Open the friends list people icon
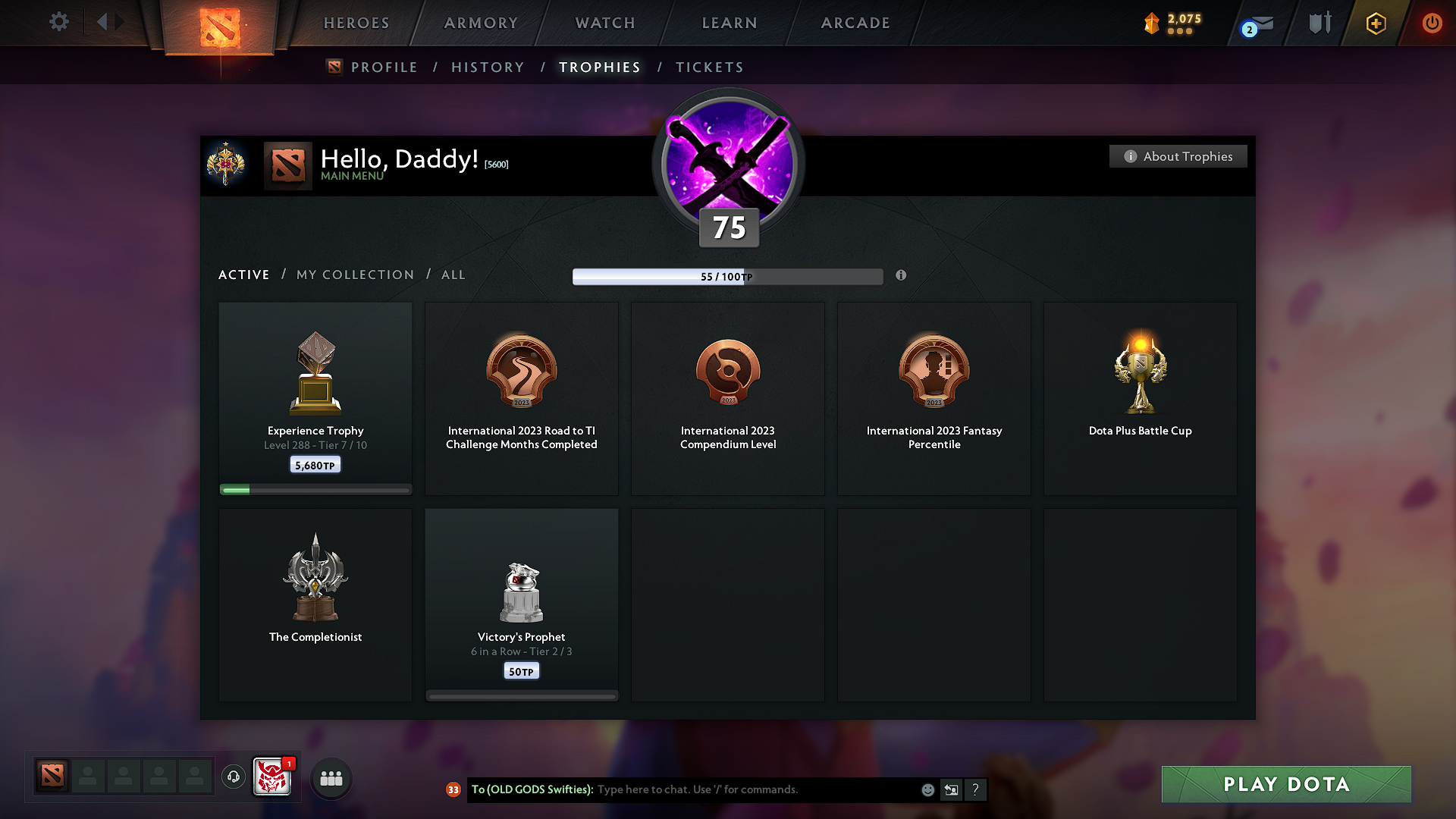The width and height of the screenshot is (1456, 819). [x=331, y=778]
